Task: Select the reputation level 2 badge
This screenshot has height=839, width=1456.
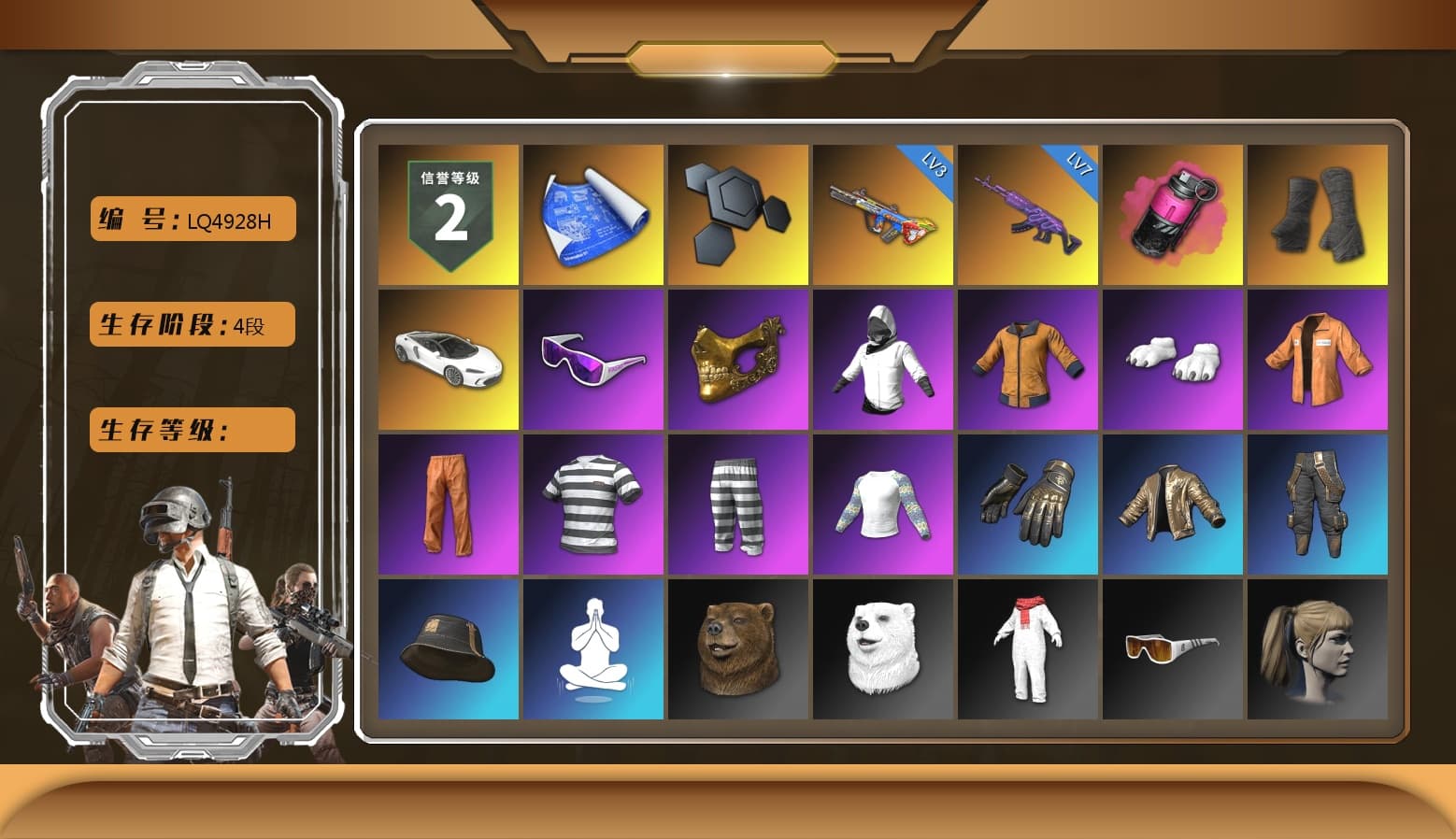Action: 448,213
